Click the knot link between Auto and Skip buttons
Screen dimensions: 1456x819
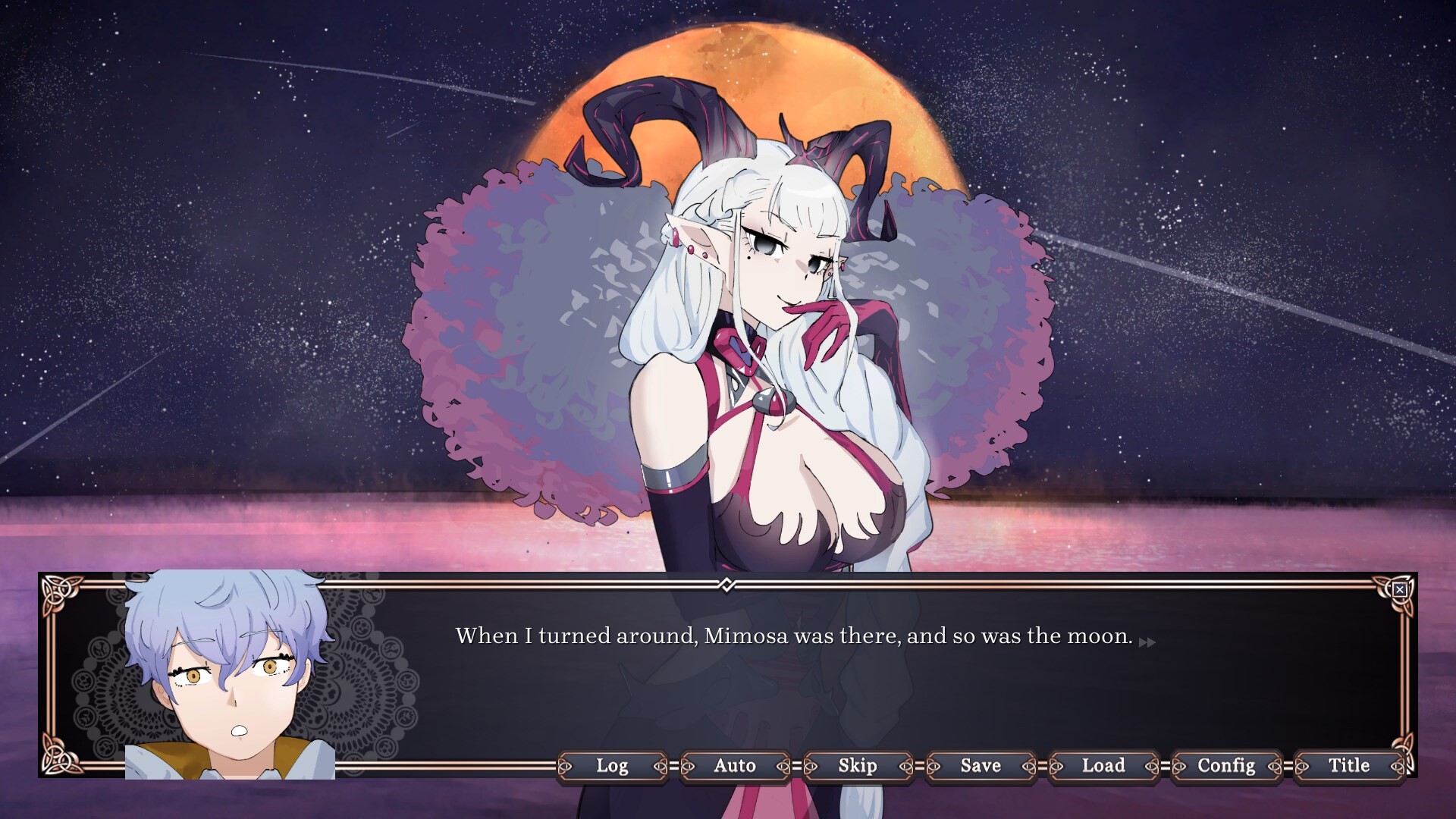point(795,766)
